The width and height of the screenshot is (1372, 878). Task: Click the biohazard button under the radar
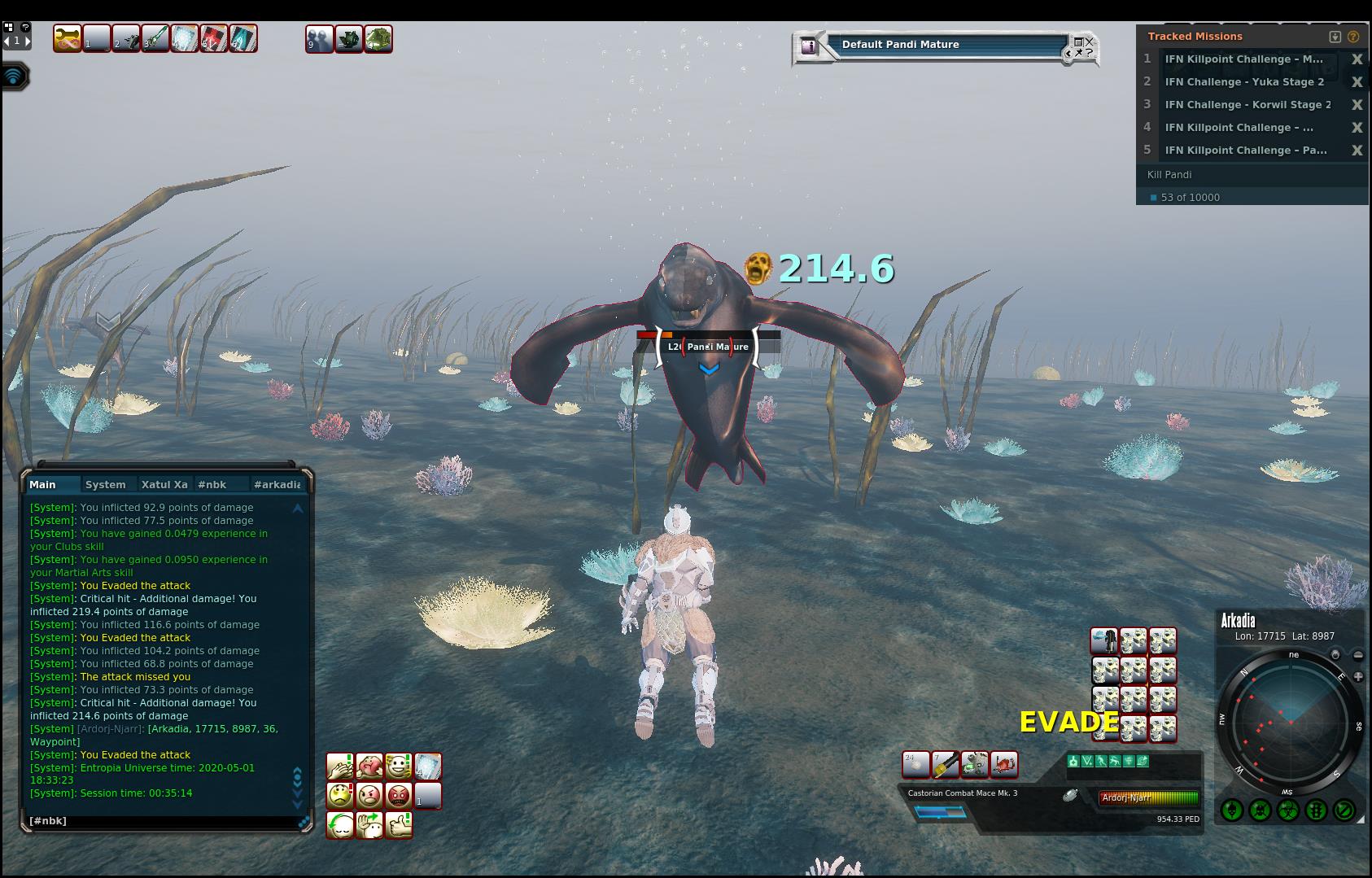point(1287,810)
